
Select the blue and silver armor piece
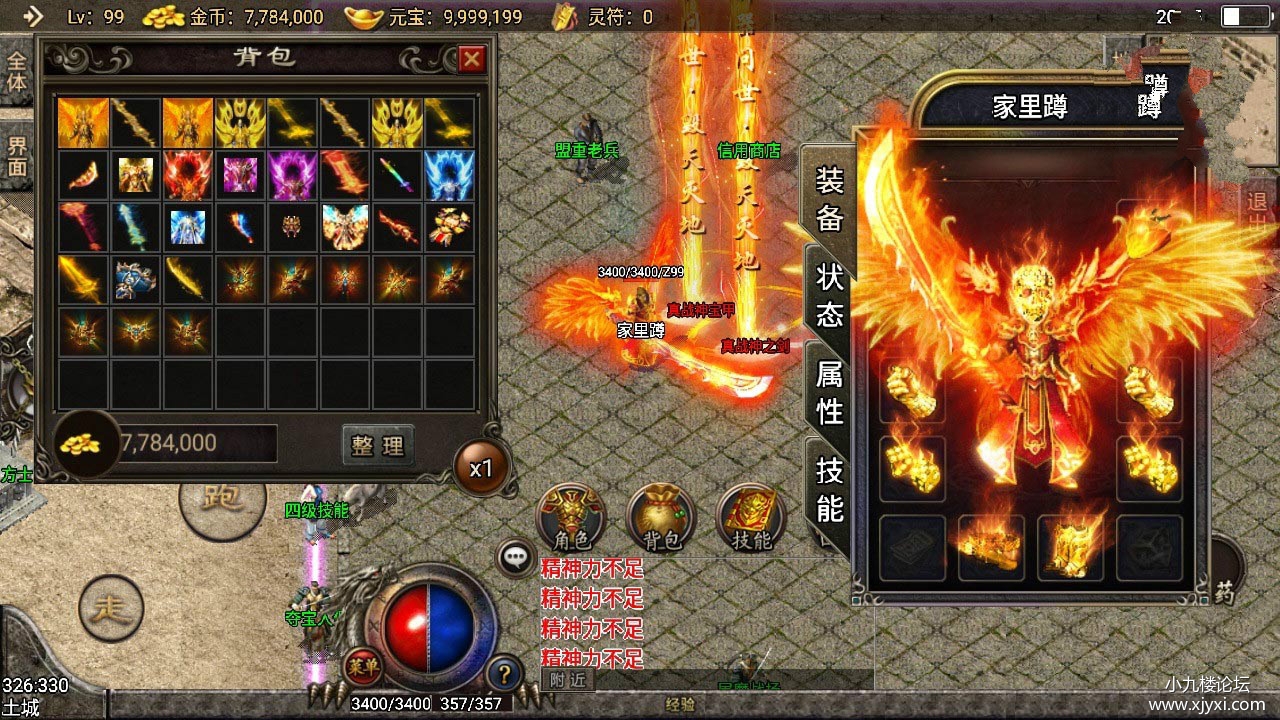[x=134, y=281]
